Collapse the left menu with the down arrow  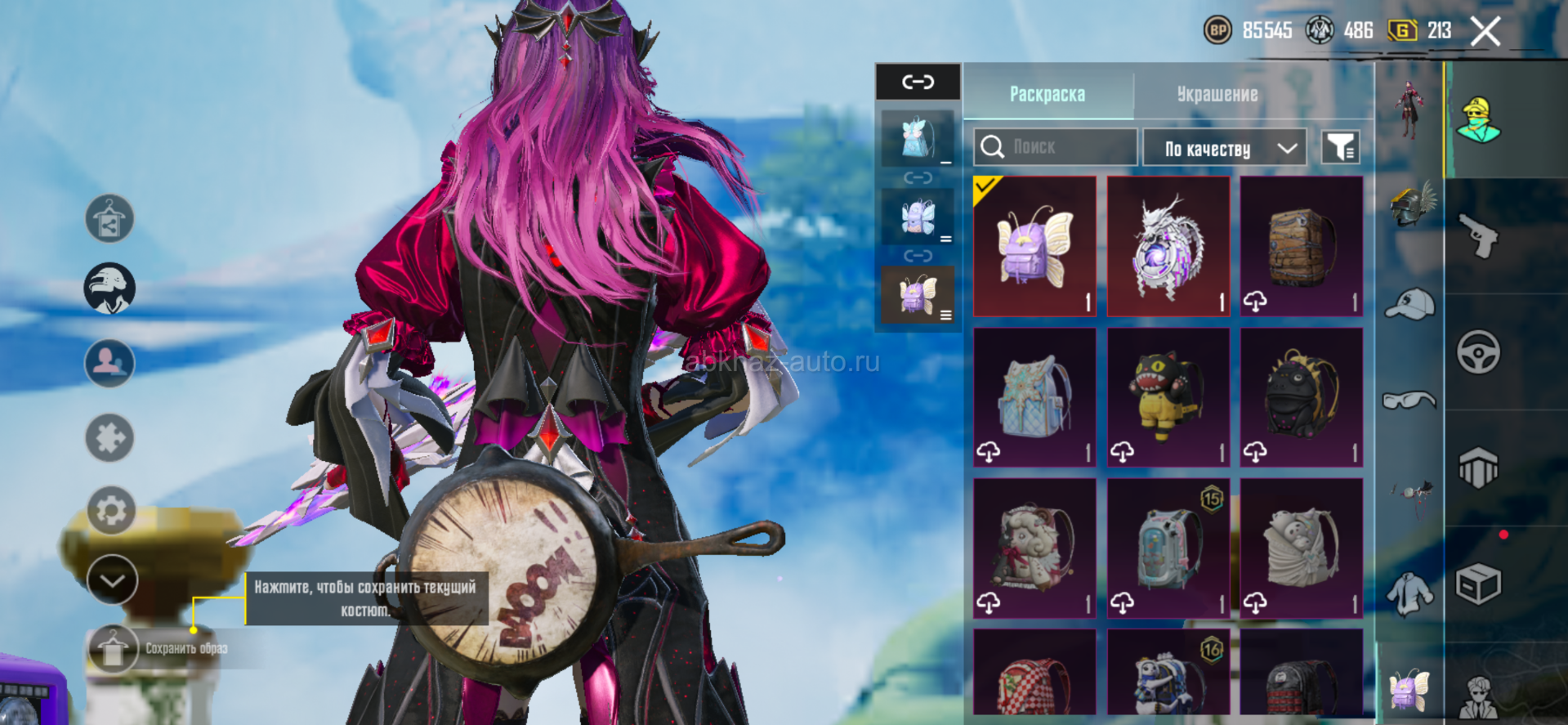coord(112,580)
